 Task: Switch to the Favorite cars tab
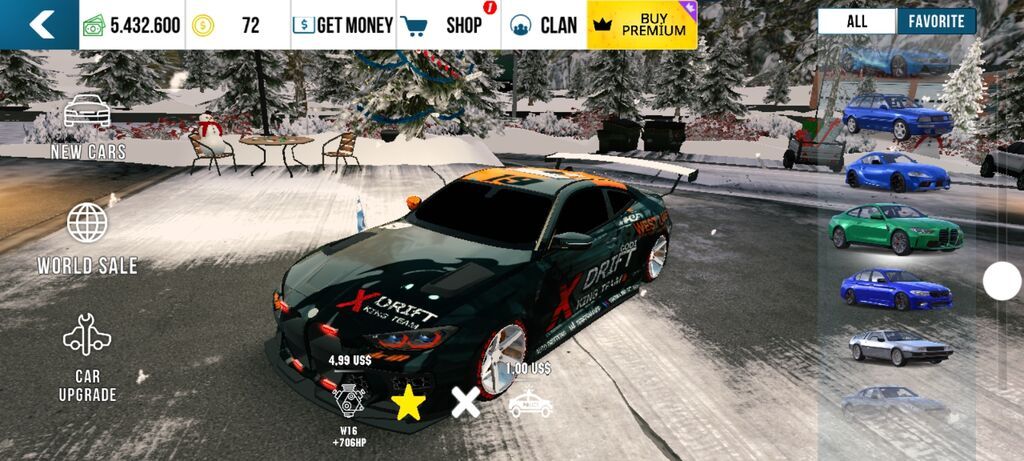pos(936,21)
